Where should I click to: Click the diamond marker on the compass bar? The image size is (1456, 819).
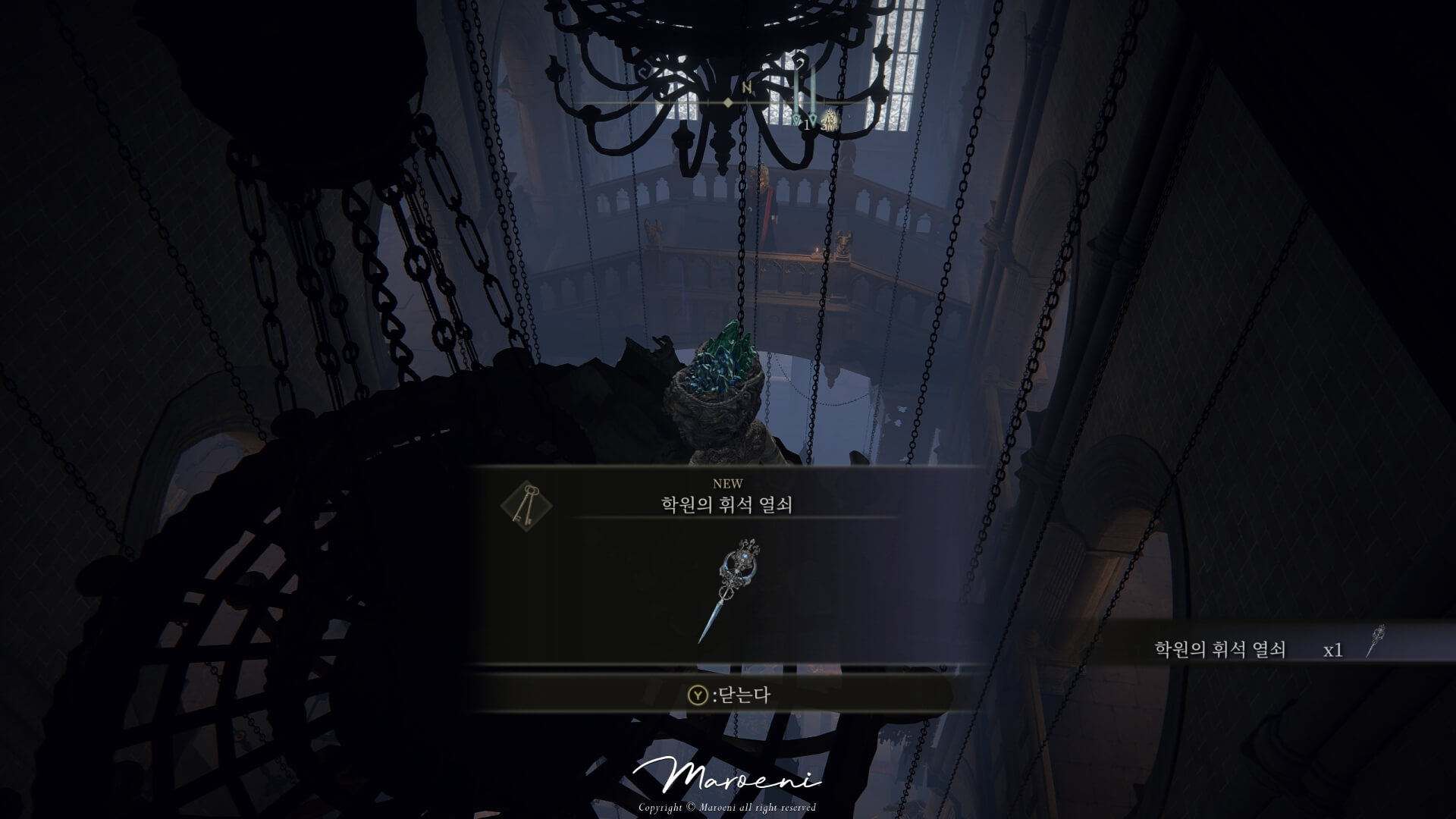[x=727, y=102]
